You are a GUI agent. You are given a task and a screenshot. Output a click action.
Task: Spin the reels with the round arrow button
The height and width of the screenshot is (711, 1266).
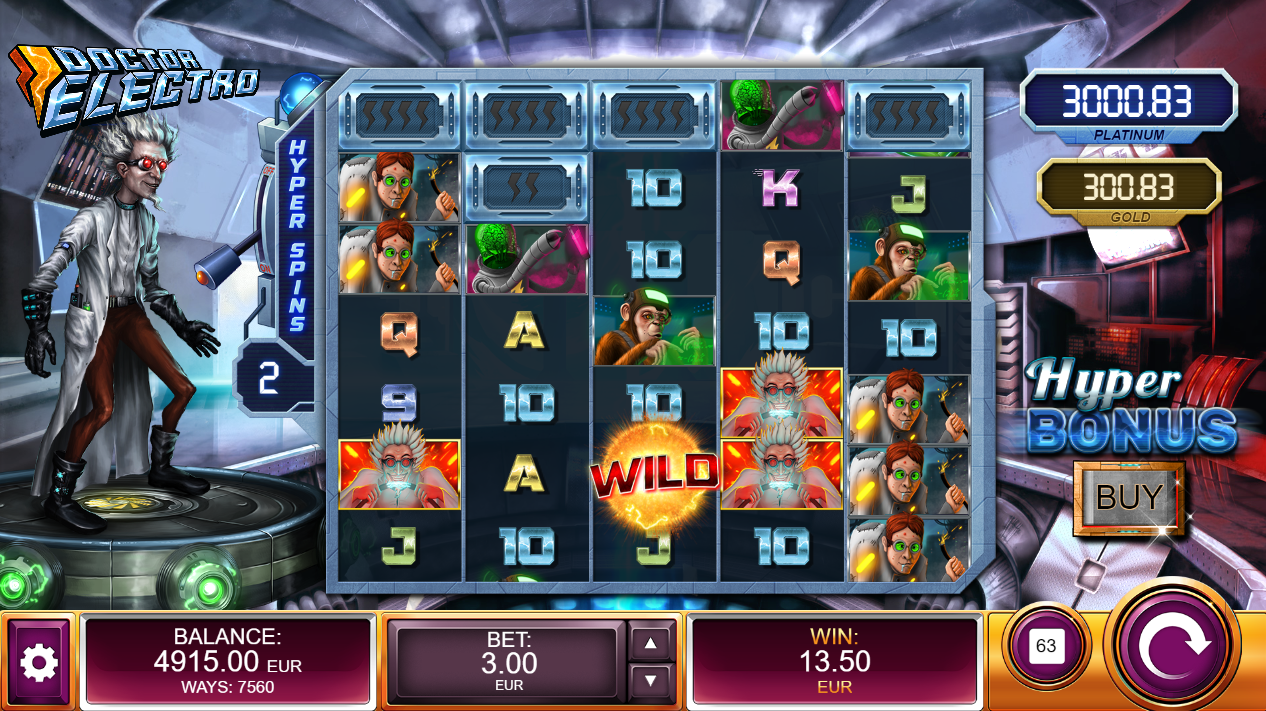[x=1173, y=646]
